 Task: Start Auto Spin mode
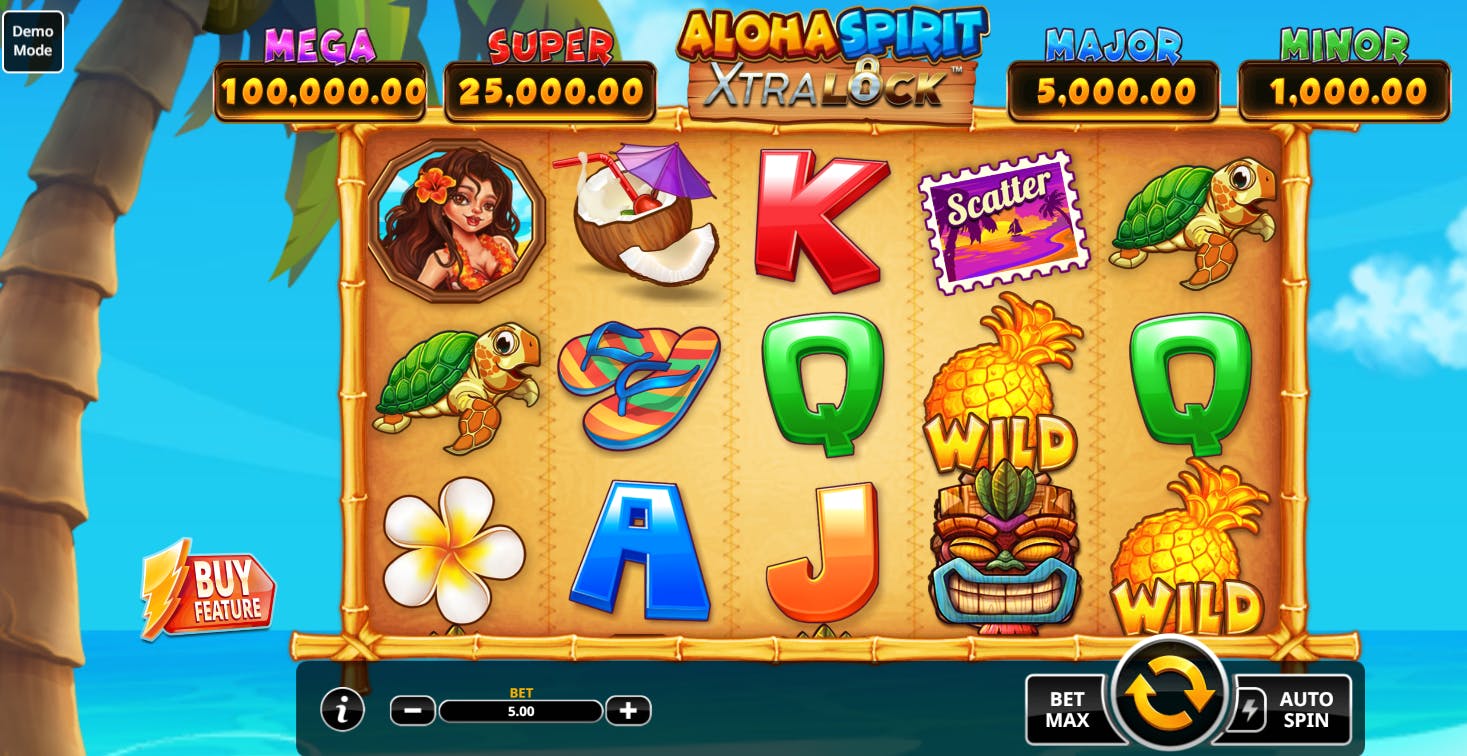(1303, 709)
